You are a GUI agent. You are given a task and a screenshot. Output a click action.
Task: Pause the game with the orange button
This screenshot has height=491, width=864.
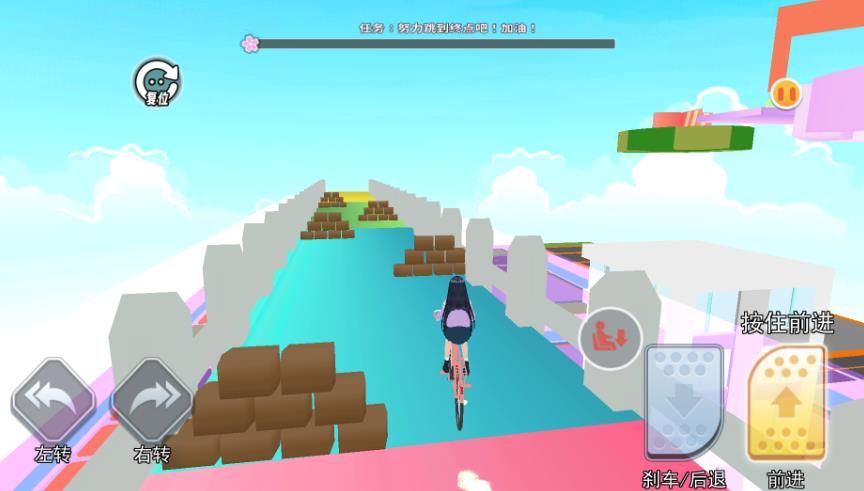785,94
